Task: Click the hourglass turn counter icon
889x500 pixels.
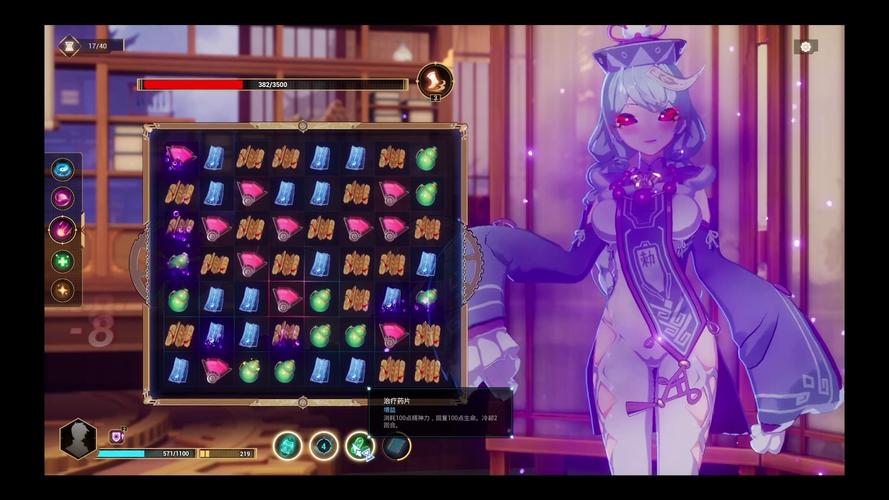Action: pyautogui.click(x=69, y=45)
